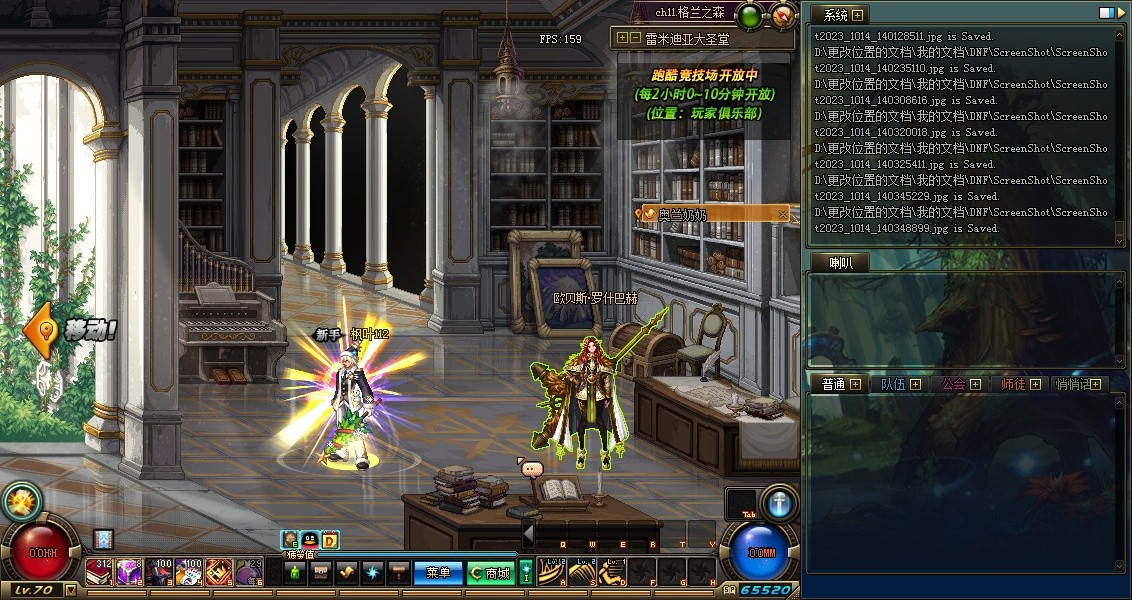Collapse the skill hotbar with the left arrow

[x=528, y=535]
